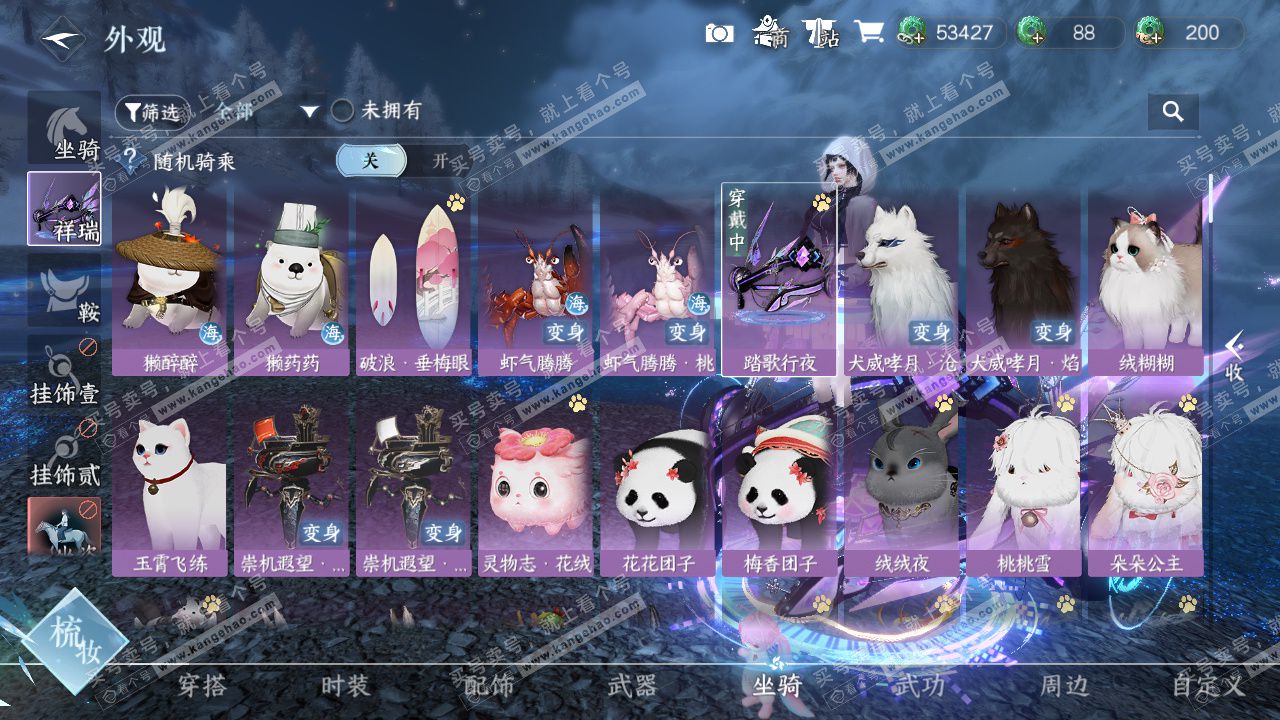
Task: Open the 筛选 filter dropdown
Action: (153, 112)
